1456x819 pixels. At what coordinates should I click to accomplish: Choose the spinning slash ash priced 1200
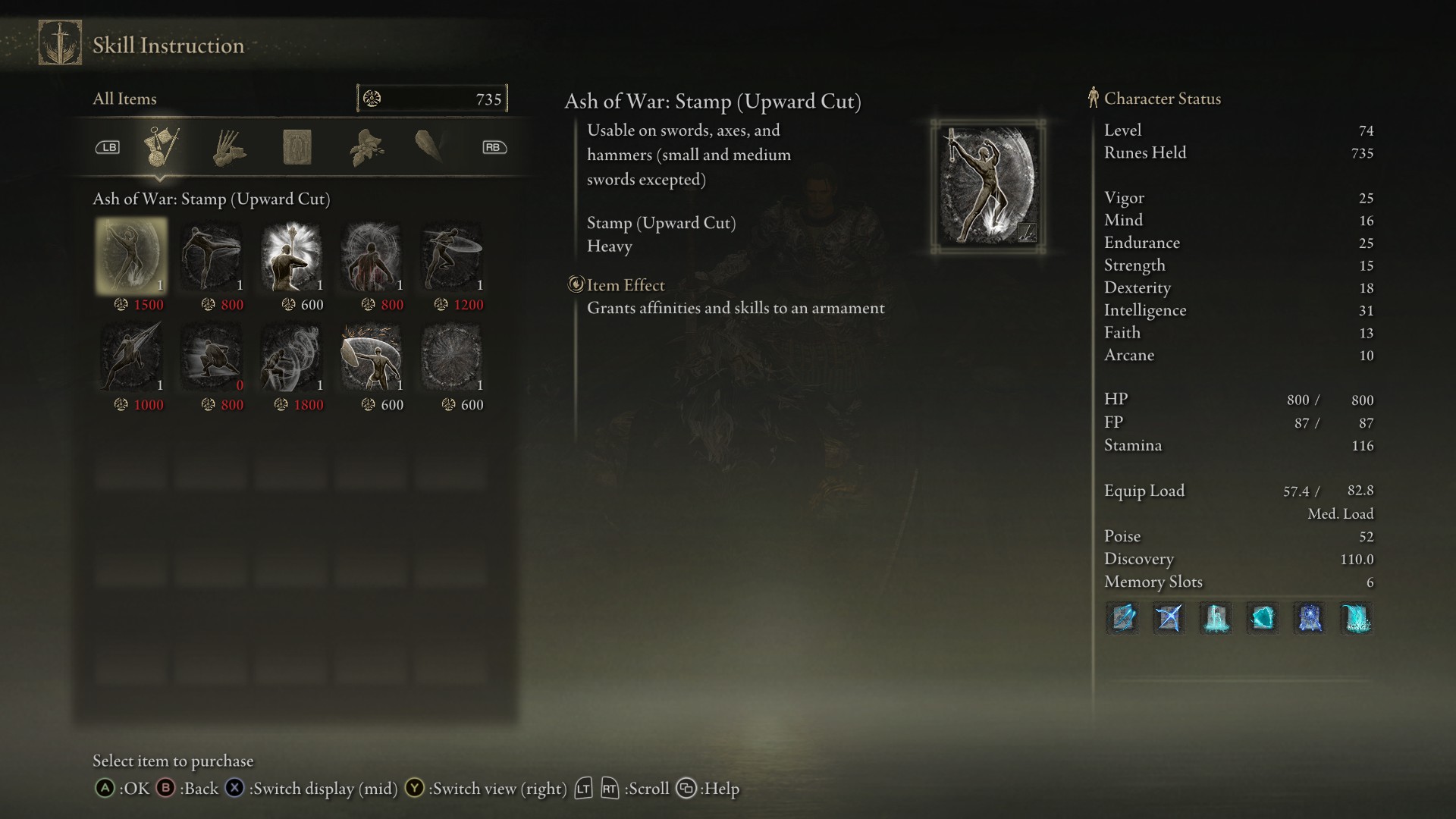(452, 256)
